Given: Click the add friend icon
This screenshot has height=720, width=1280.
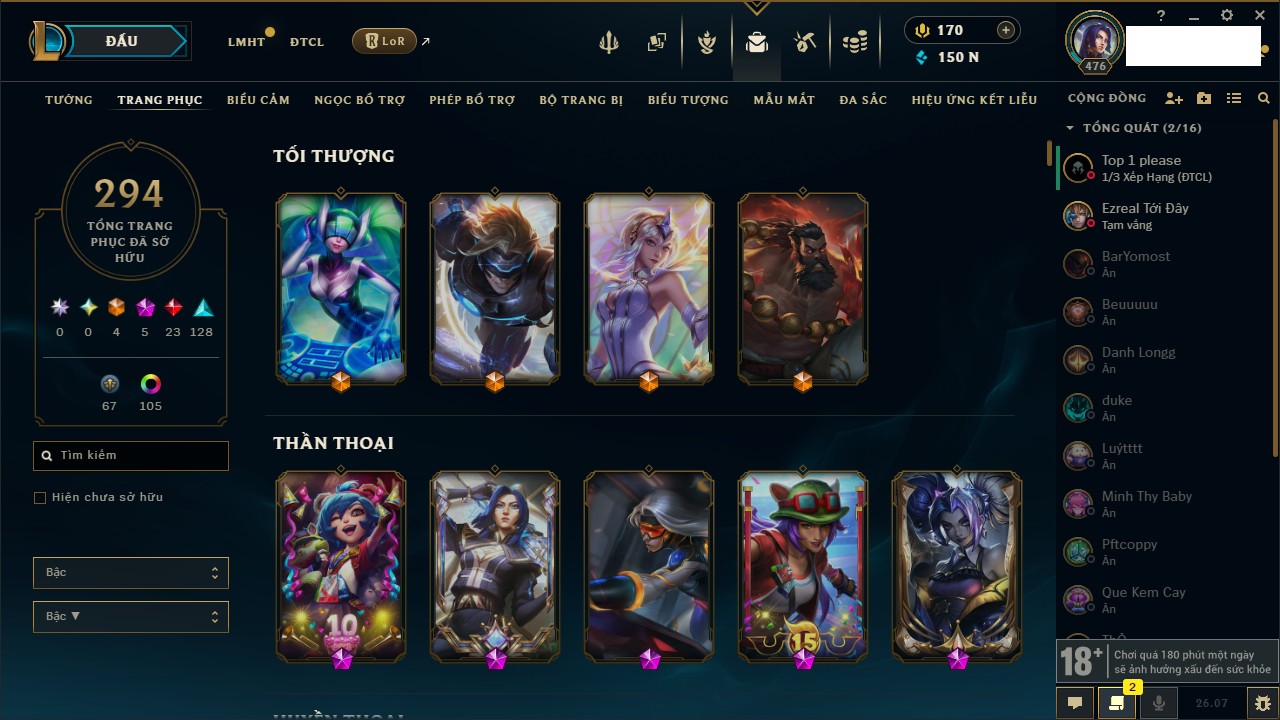Looking at the screenshot, I should point(1174,99).
